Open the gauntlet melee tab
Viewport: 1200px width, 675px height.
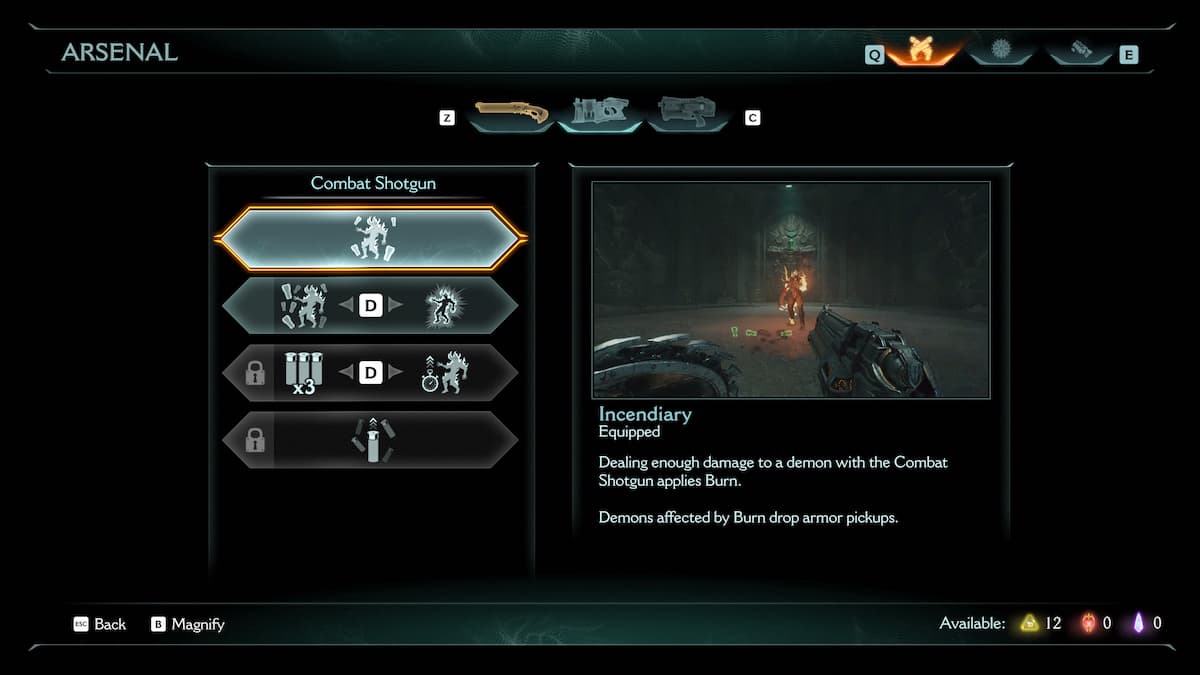[x=1081, y=50]
